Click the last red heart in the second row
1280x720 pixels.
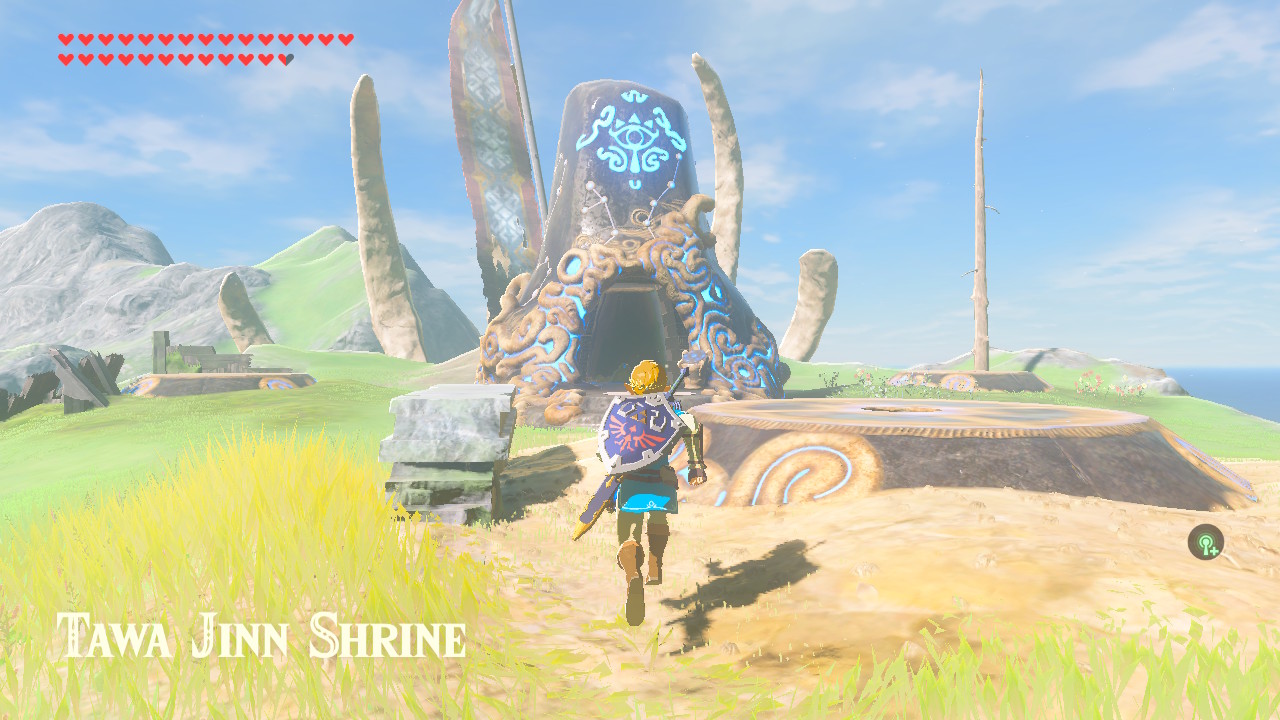pos(264,58)
